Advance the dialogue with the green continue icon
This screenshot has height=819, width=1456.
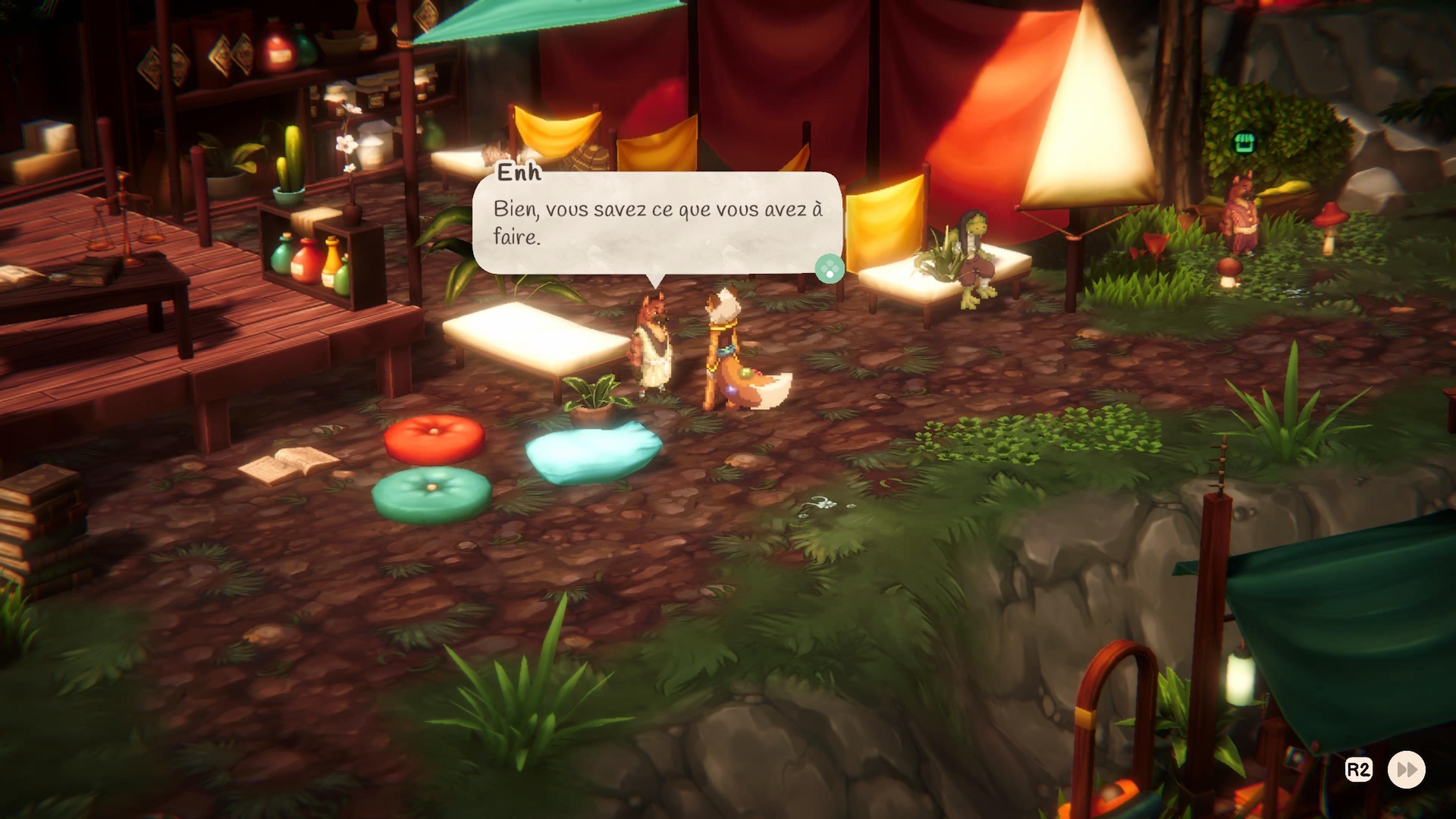[829, 268]
